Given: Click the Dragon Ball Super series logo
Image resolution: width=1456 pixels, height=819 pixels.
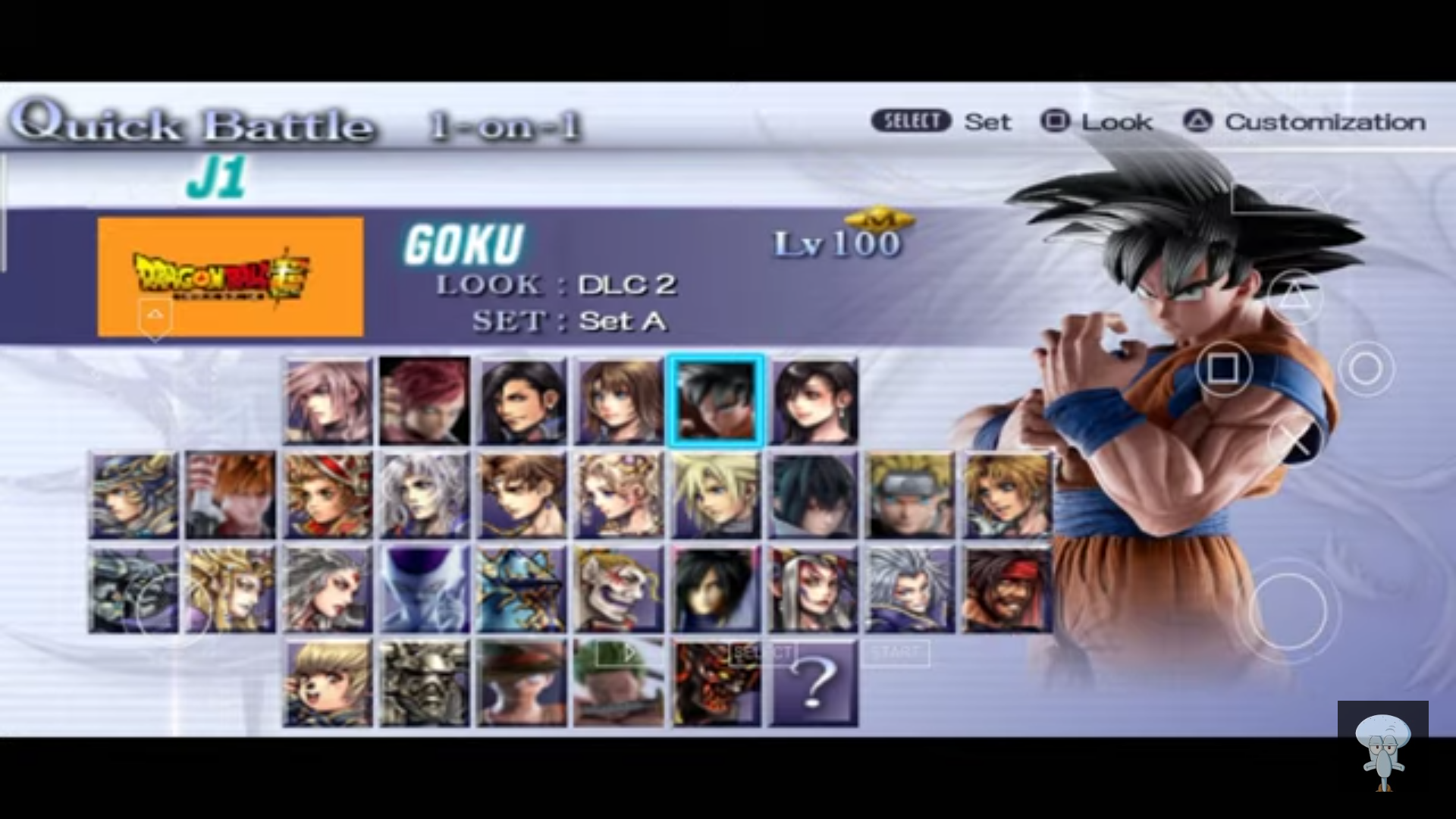Looking at the screenshot, I should (x=227, y=279).
